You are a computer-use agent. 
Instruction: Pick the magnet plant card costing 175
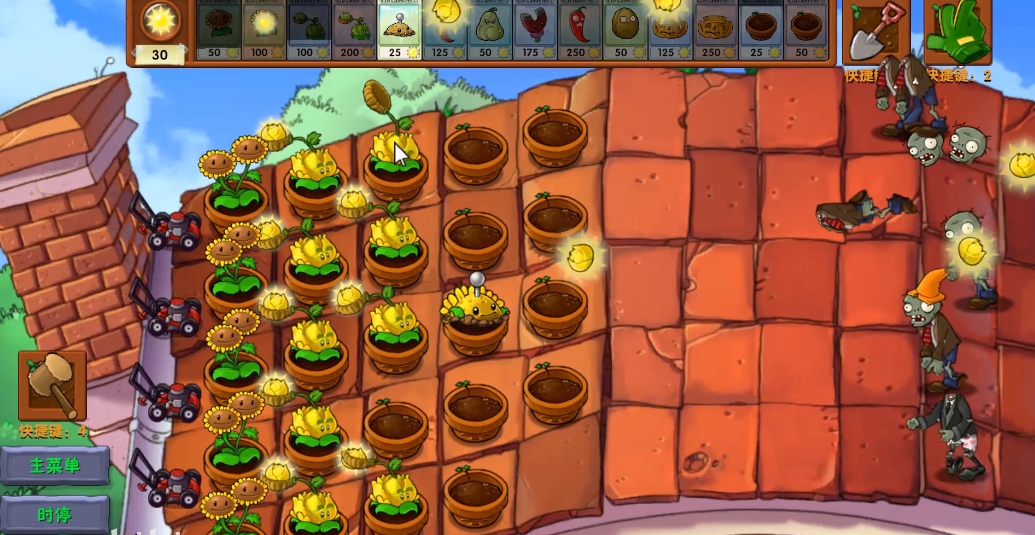(533, 30)
